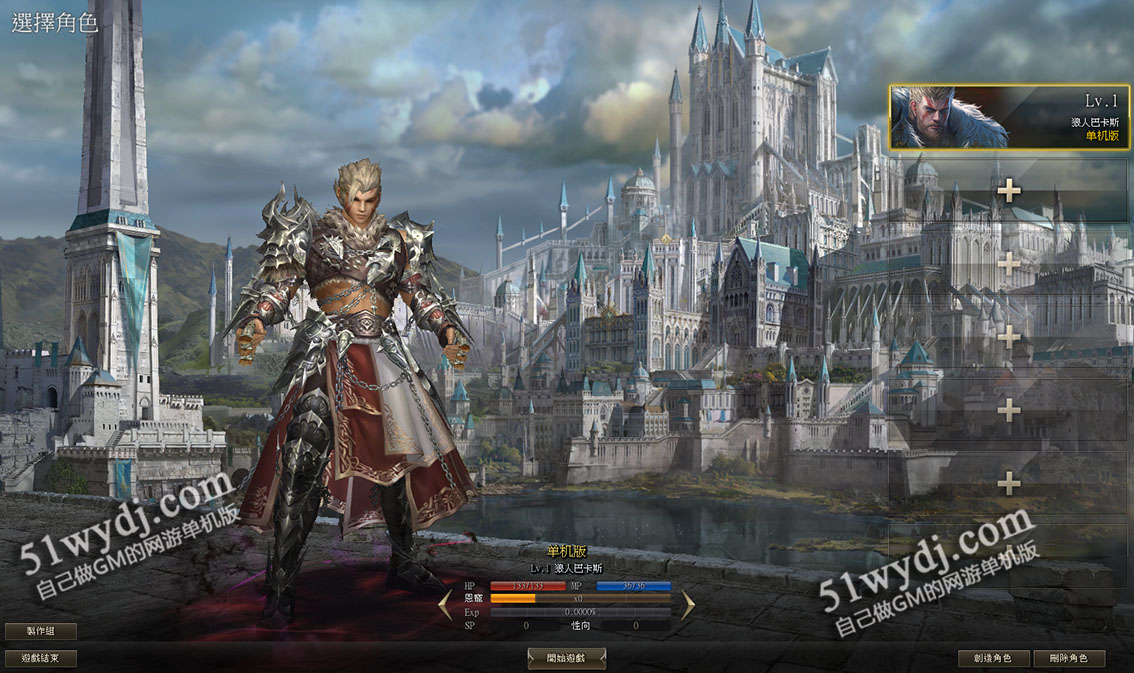This screenshot has height=673, width=1134.
Task: Click the right arrow beside the stats
Action: point(688,604)
